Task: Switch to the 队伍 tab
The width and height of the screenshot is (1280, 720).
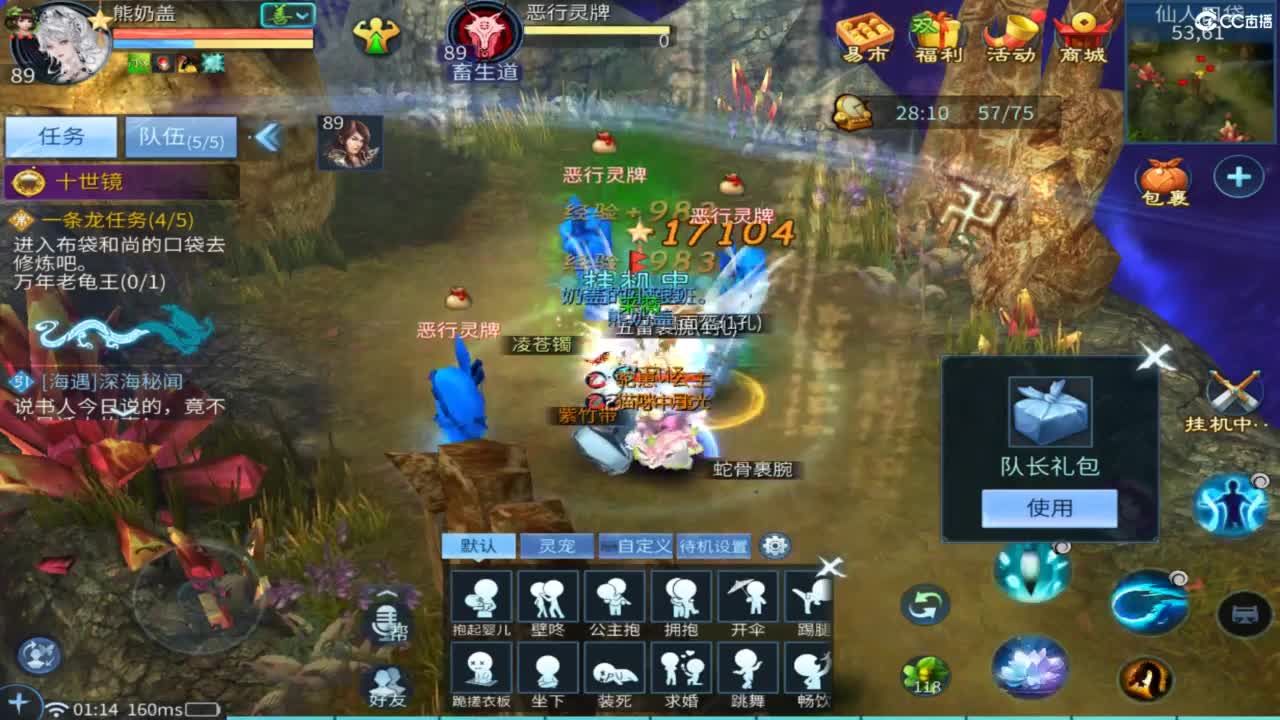Action: (x=180, y=136)
